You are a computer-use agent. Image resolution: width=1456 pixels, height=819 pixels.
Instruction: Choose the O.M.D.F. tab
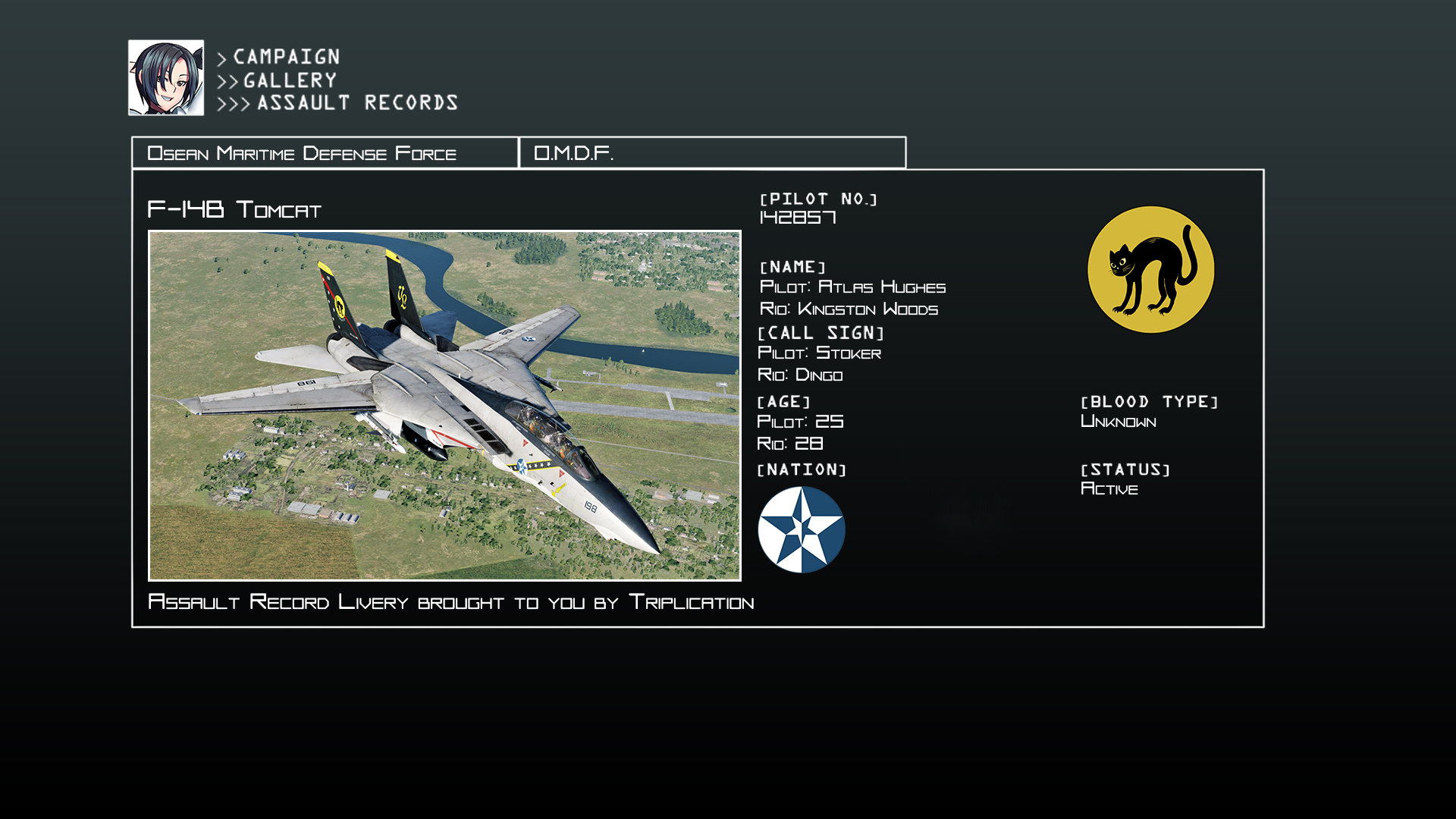pyautogui.click(x=712, y=153)
